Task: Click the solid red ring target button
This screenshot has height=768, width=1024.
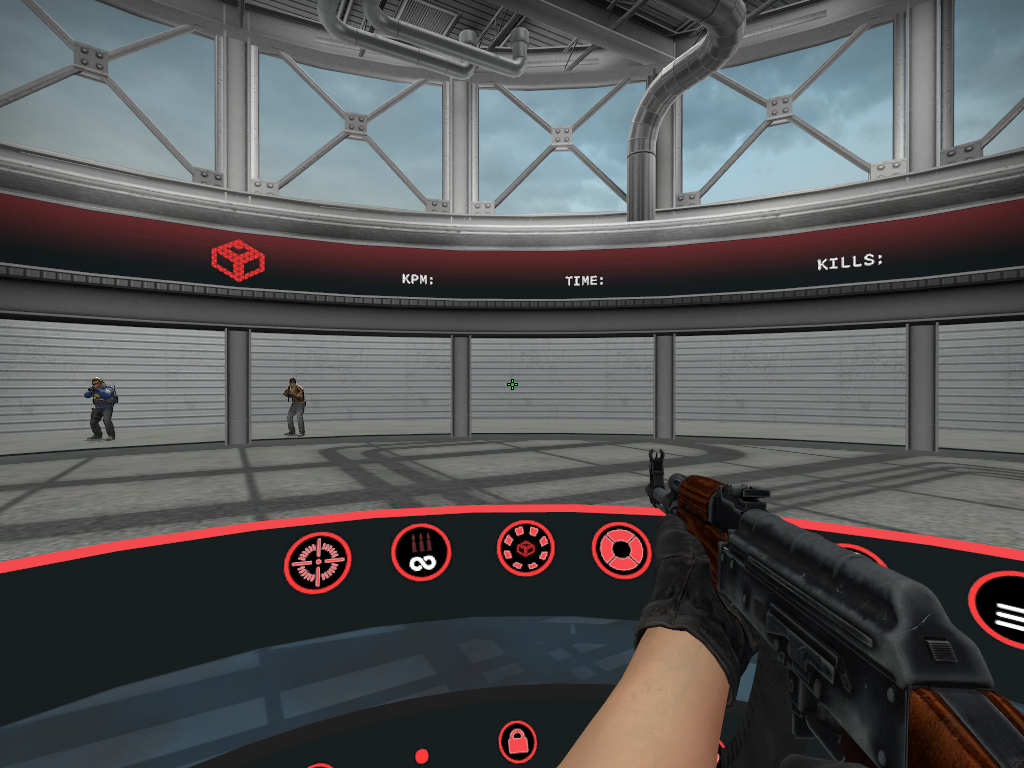Action: click(x=620, y=551)
